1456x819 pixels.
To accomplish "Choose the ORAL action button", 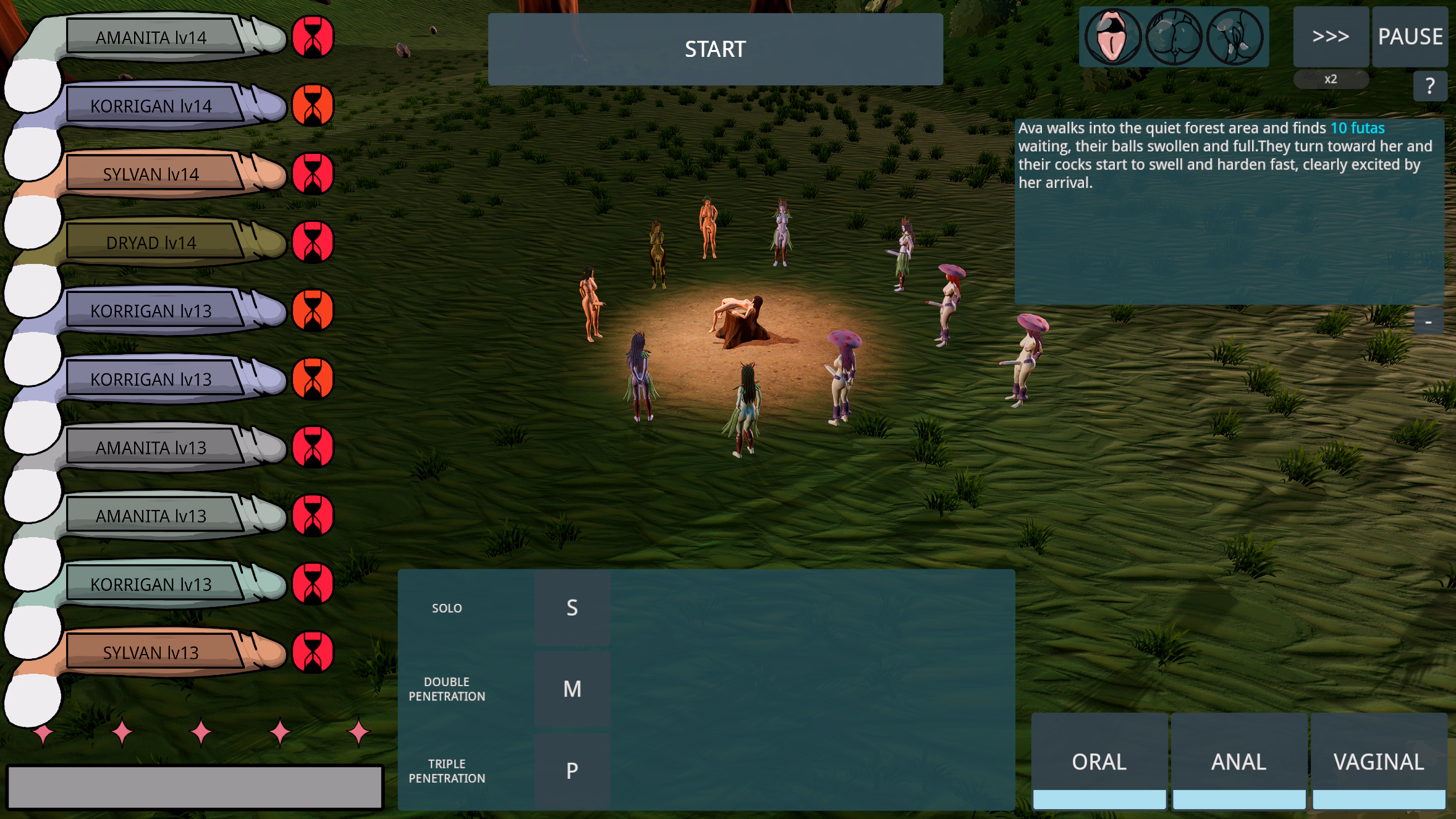I will tap(1099, 762).
